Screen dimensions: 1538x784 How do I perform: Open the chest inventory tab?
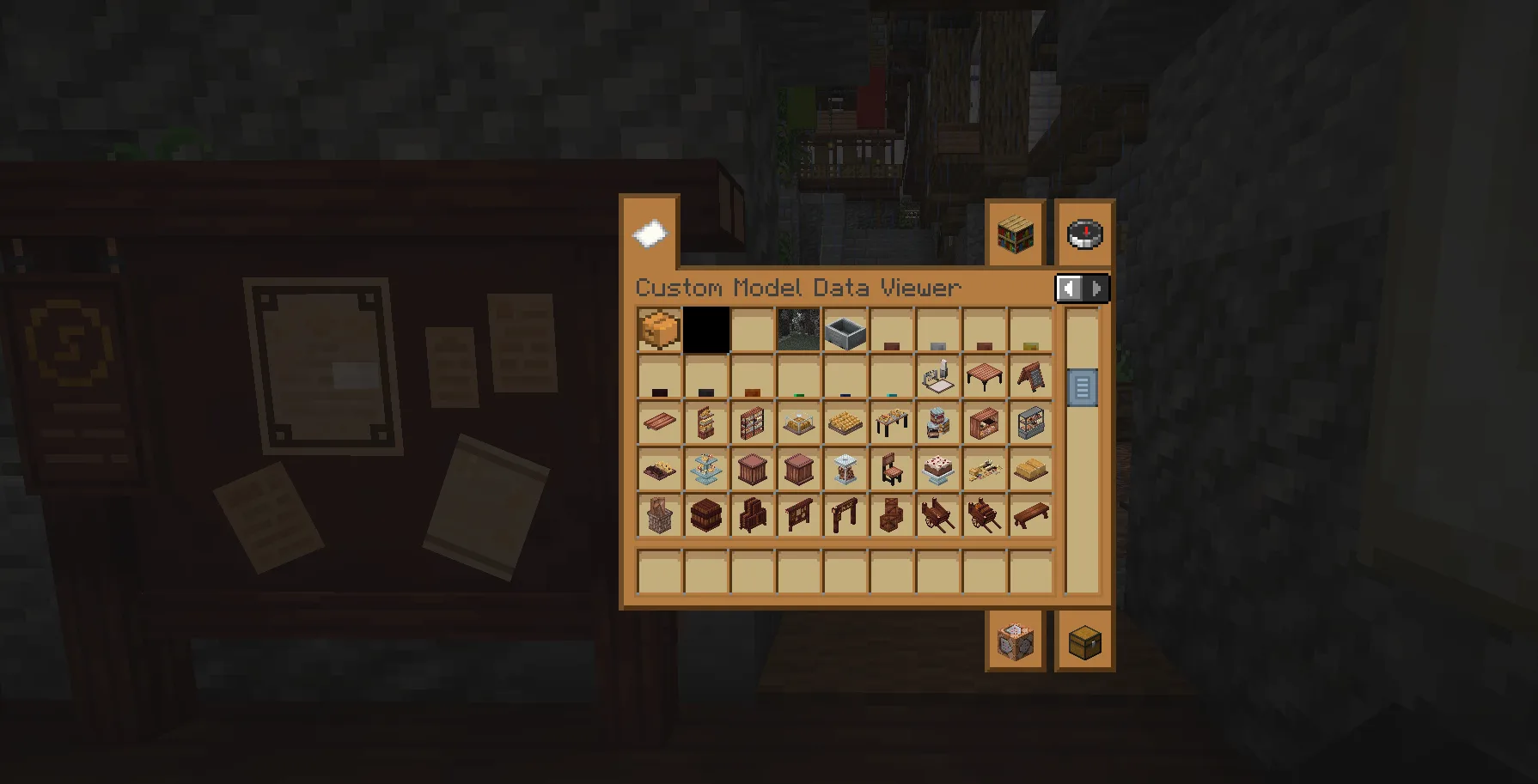pos(1084,641)
